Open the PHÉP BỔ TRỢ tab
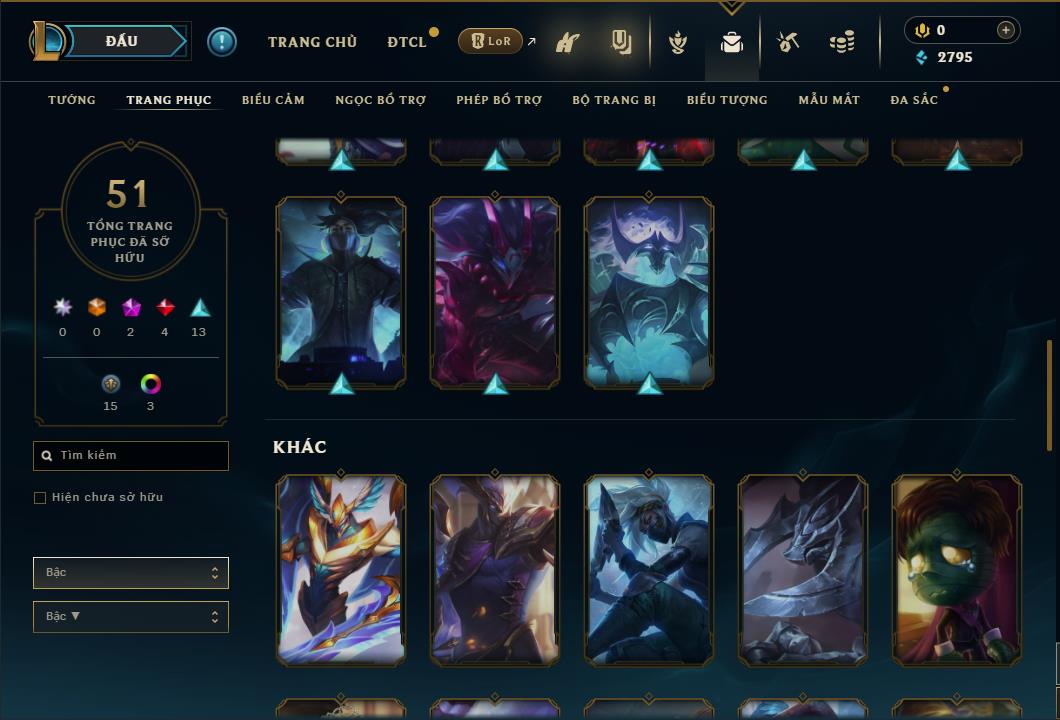The width and height of the screenshot is (1060, 720). click(499, 100)
